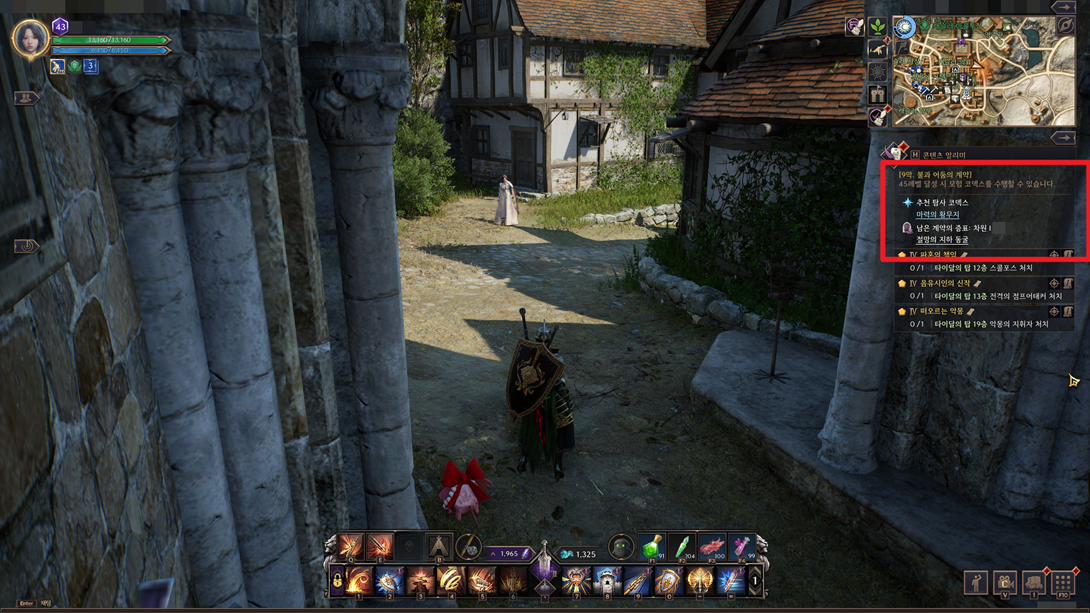Activate the golden chain skill in slot 9
The image size is (1090, 613).
[637, 581]
